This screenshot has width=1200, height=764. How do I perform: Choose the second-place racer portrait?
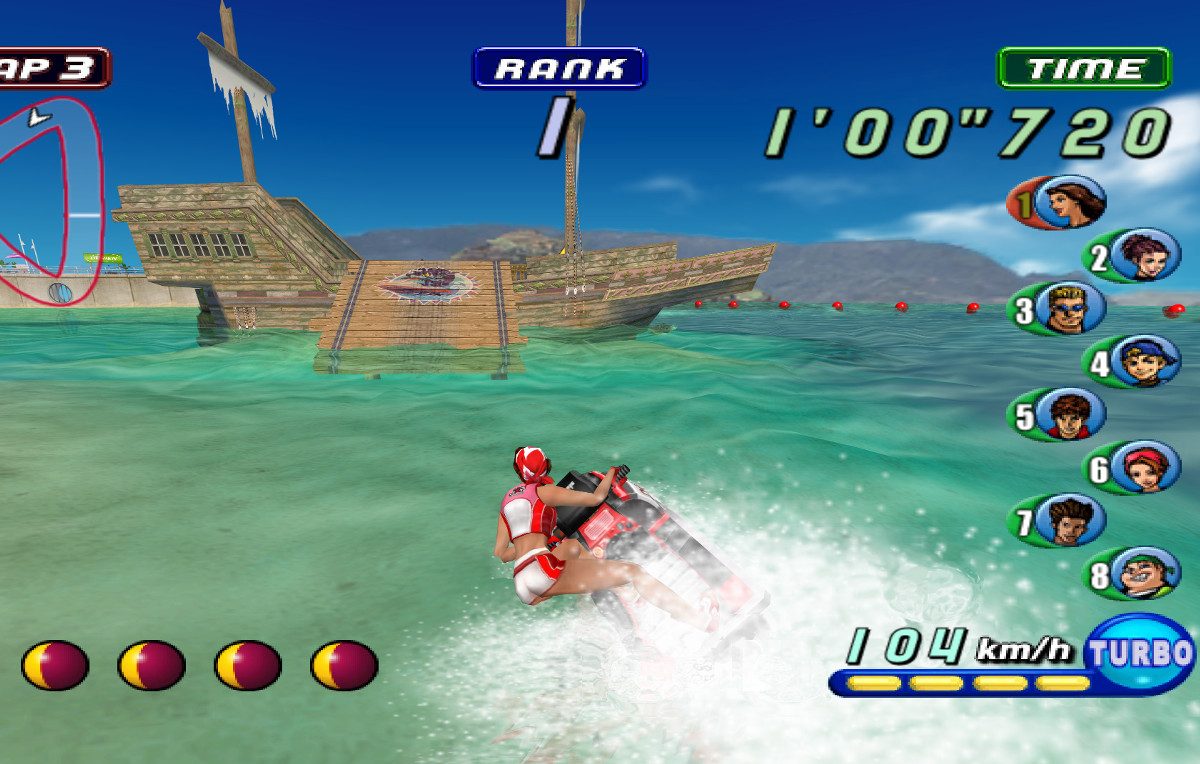pyautogui.click(x=1145, y=256)
